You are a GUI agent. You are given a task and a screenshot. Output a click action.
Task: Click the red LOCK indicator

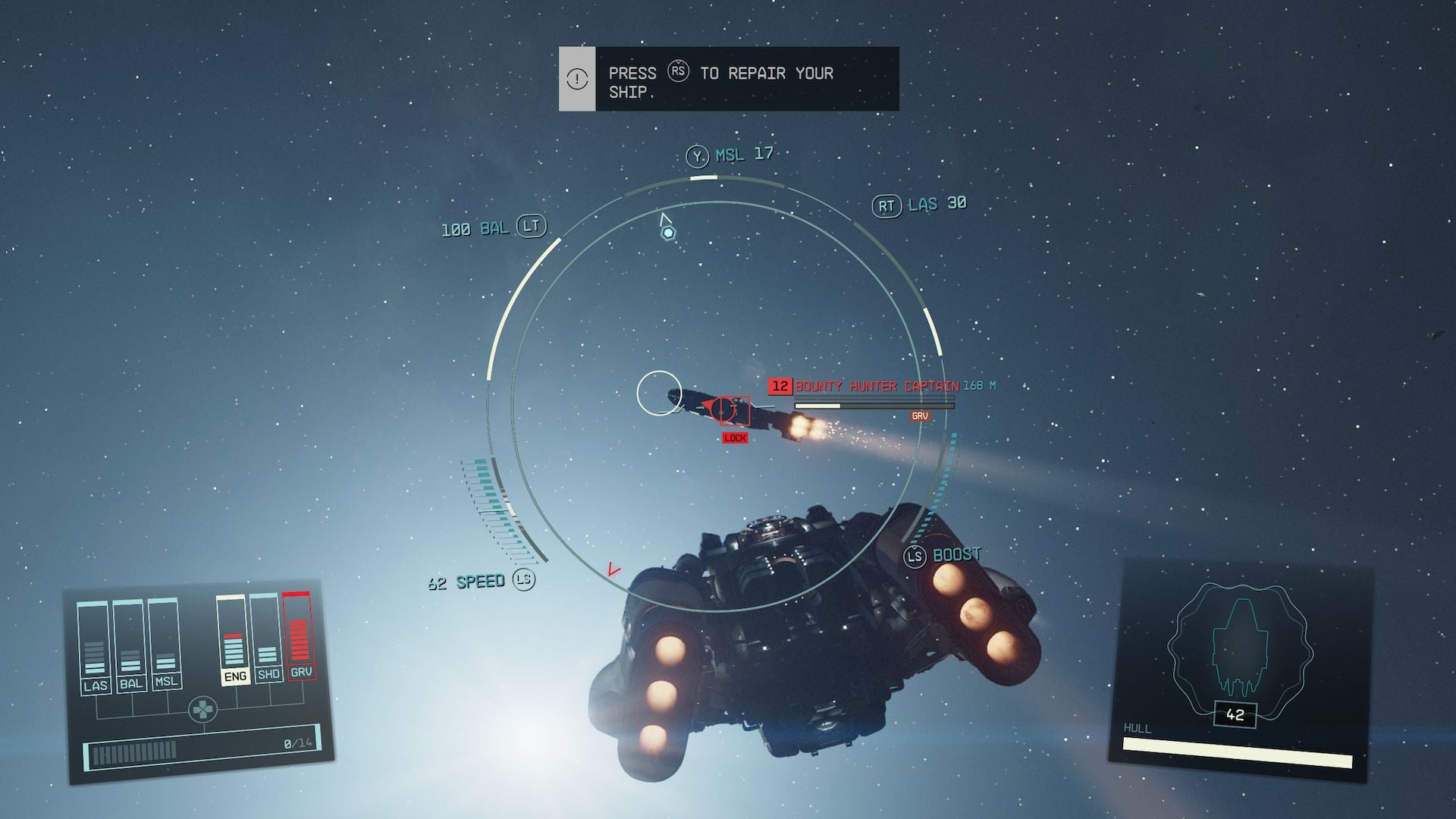click(734, 437)
